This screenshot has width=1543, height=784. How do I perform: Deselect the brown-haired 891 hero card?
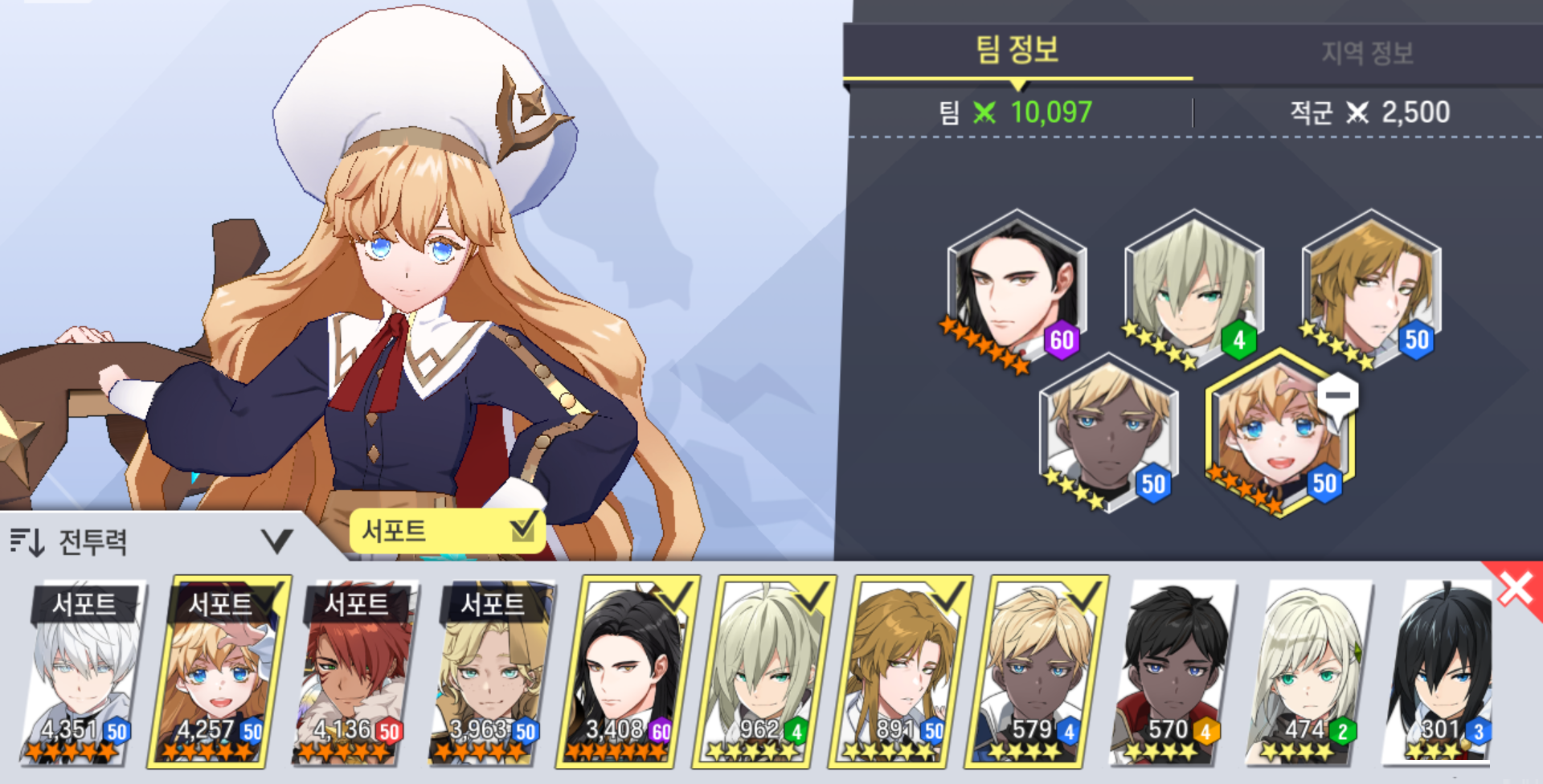click(899, 671)
